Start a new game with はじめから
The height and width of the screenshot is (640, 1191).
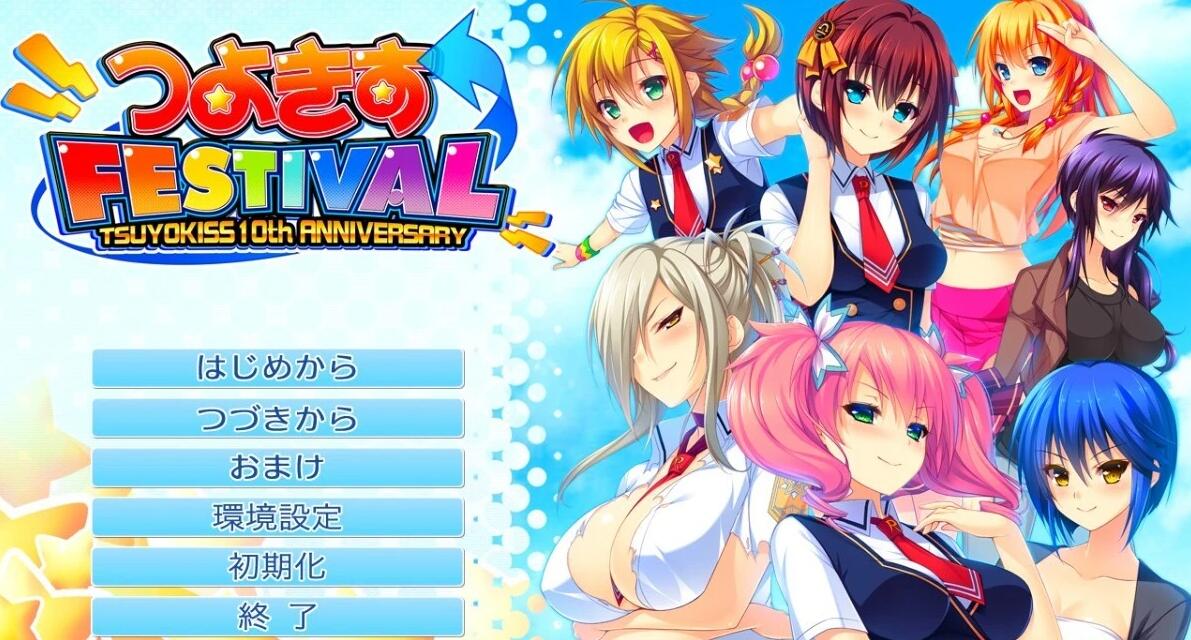click(x=278, y=368)
